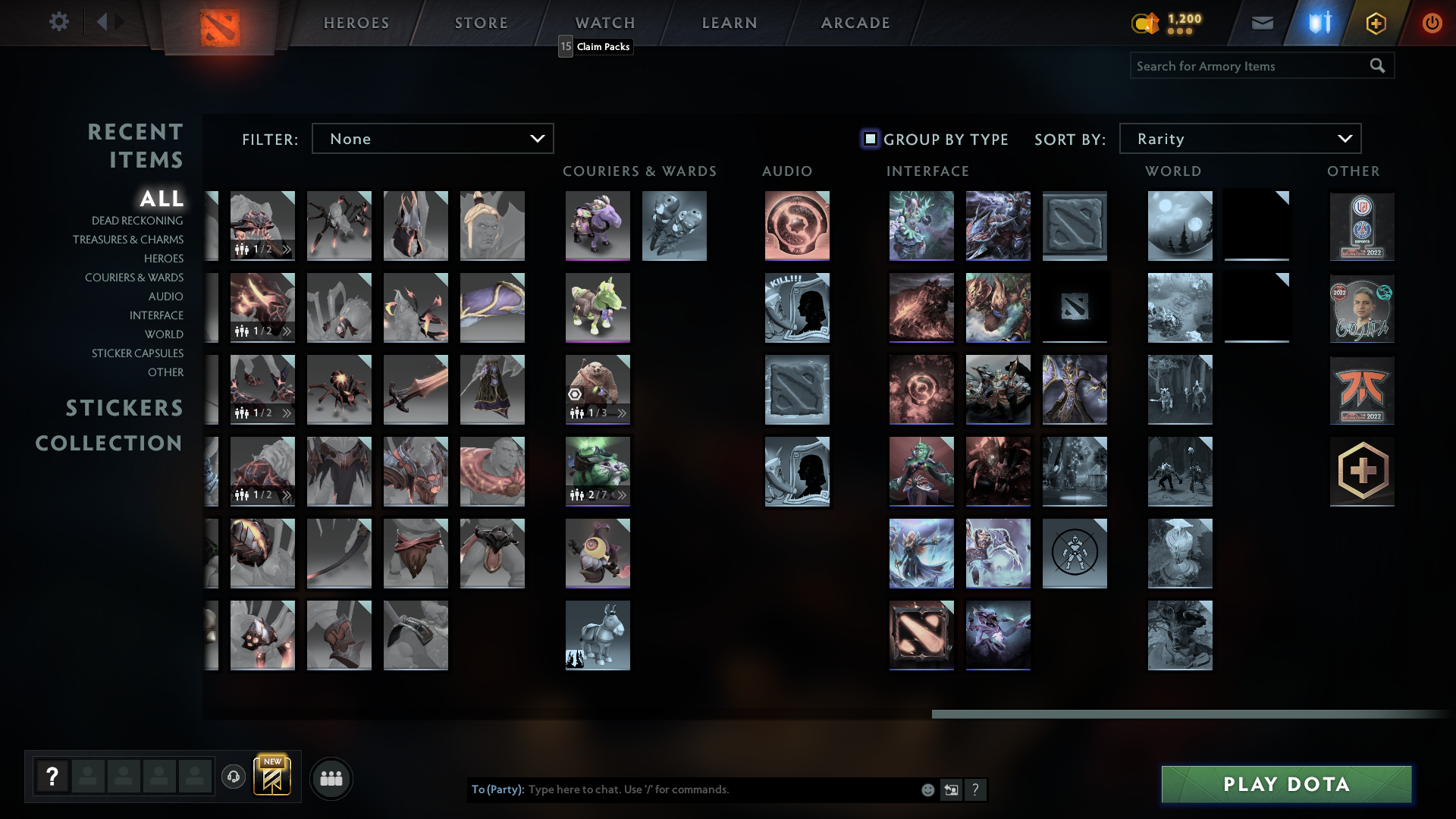Viewport: 1456px width, 819px height.
Task: Open the settings gear icon
Action: tap(59, 22)
